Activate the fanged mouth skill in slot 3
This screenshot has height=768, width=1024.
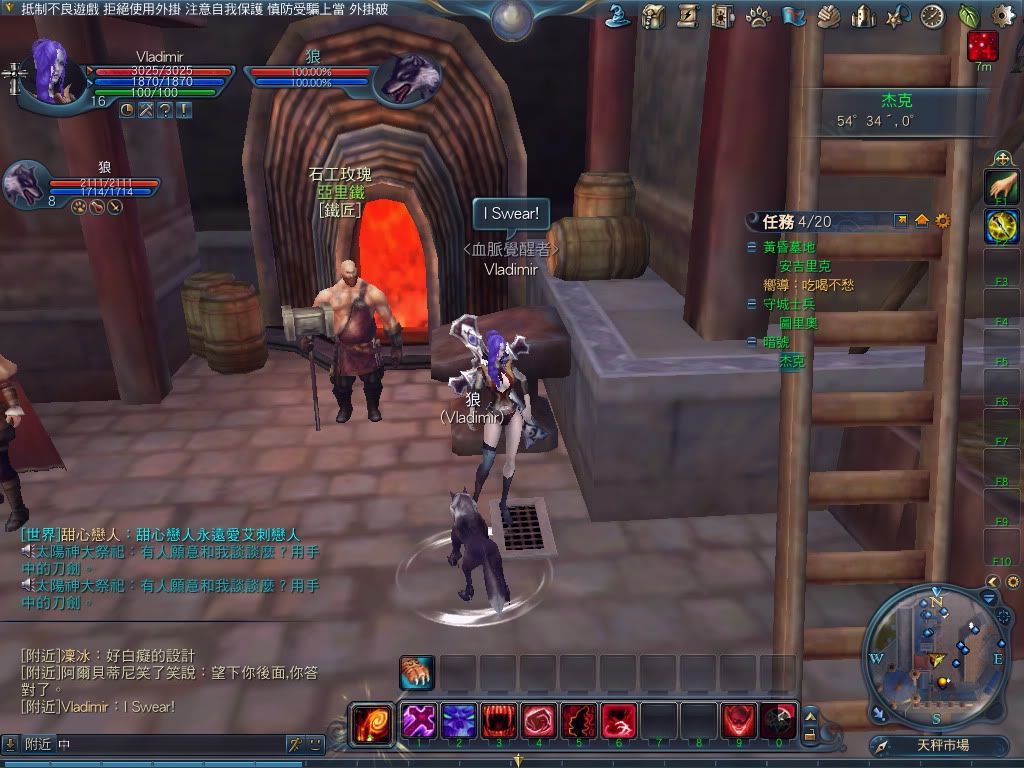[x=497, y=720]
